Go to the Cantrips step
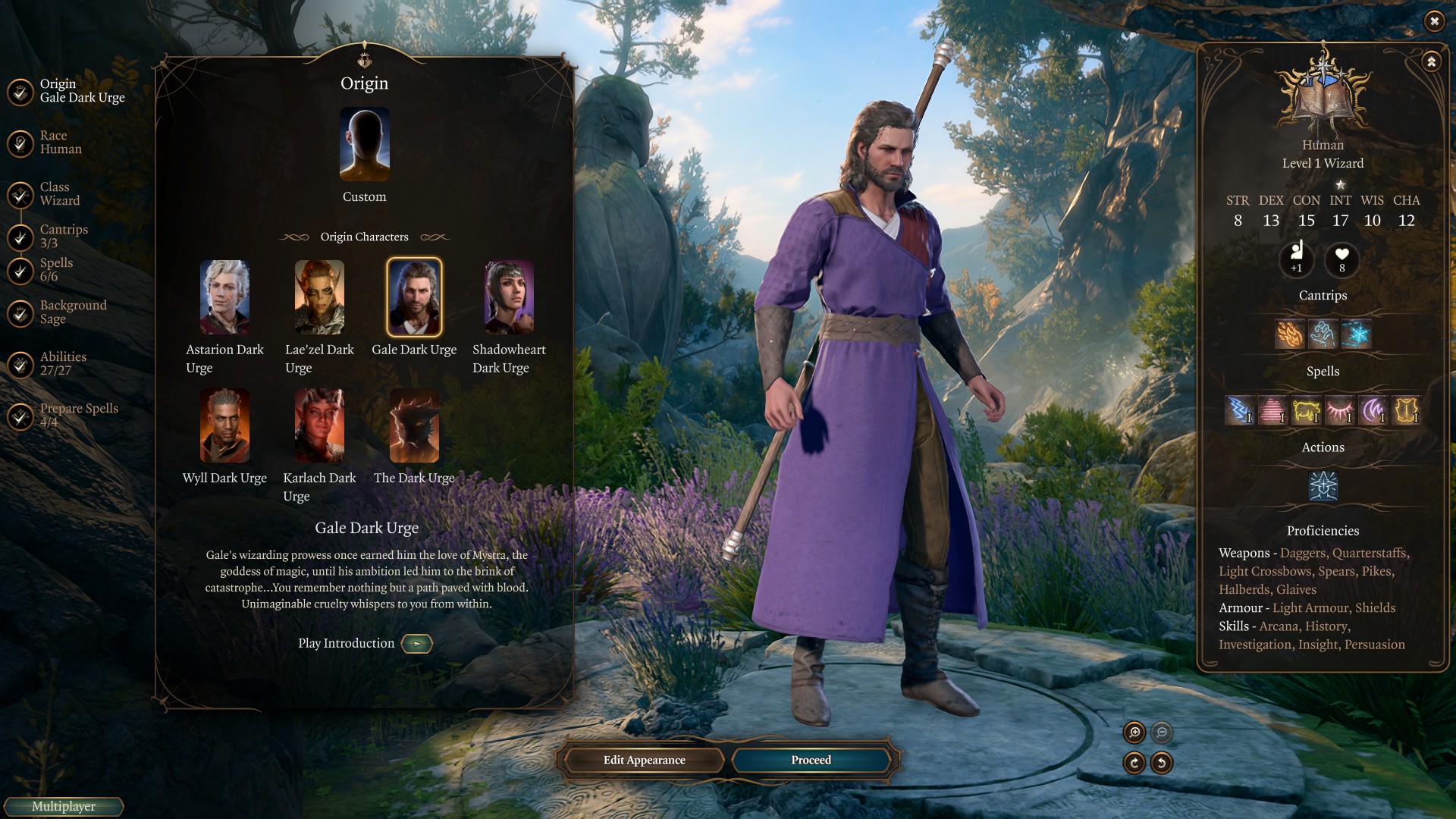Viewport: 1456px width, 819px height. coord(63,236)
